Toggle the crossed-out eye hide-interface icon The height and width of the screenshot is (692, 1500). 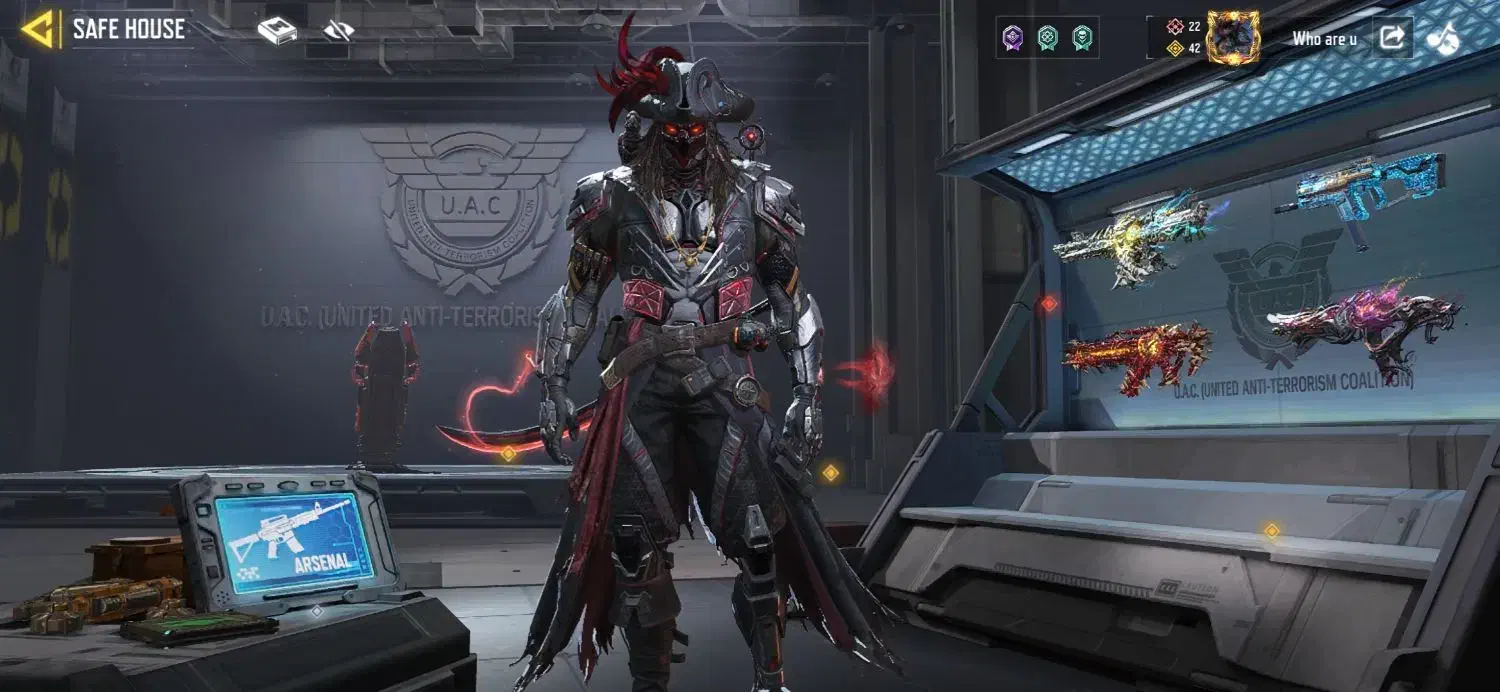pyautogui.click(x=339, y=31)
